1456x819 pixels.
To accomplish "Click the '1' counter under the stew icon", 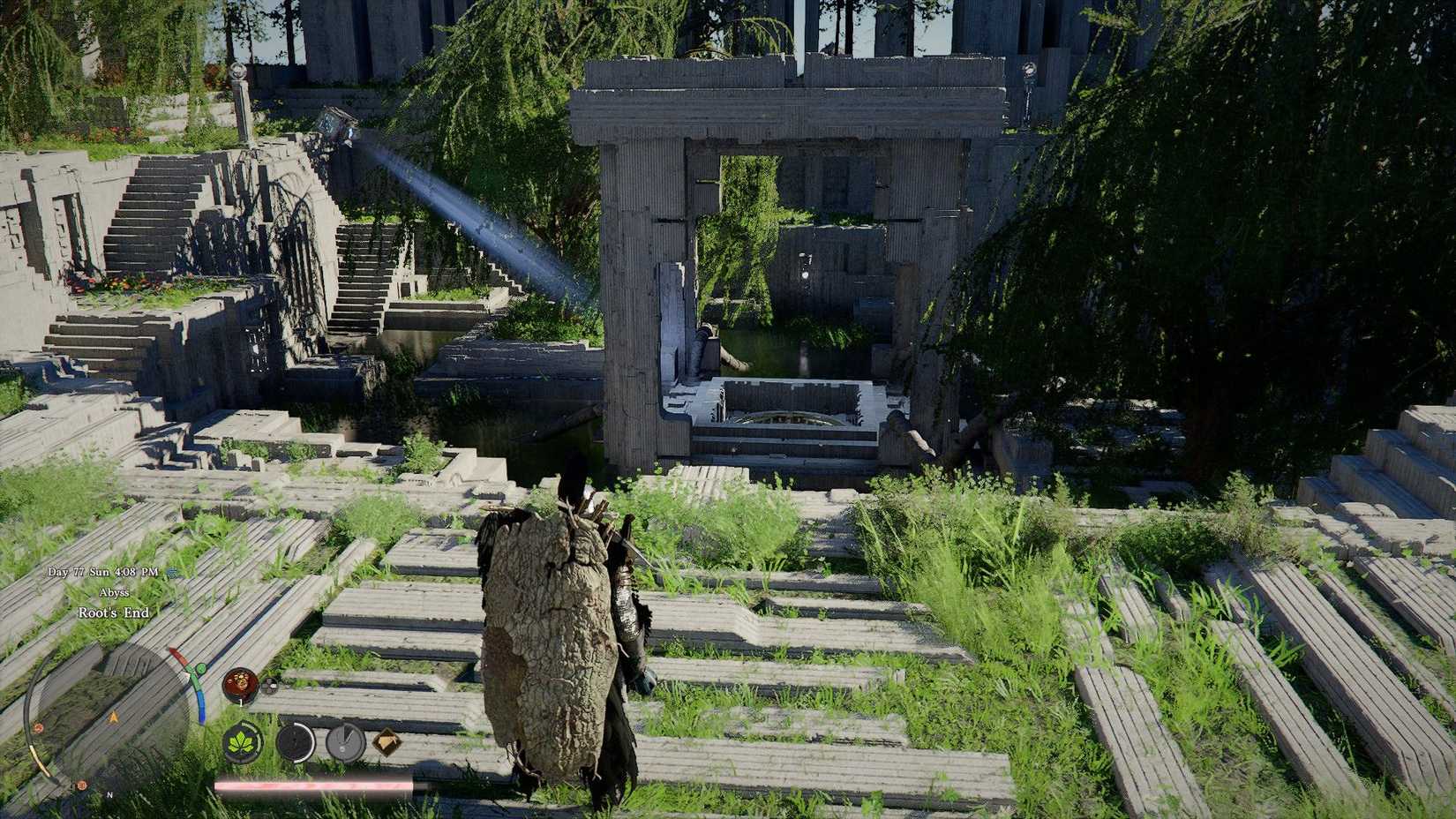I will click(x=240, y=701).
